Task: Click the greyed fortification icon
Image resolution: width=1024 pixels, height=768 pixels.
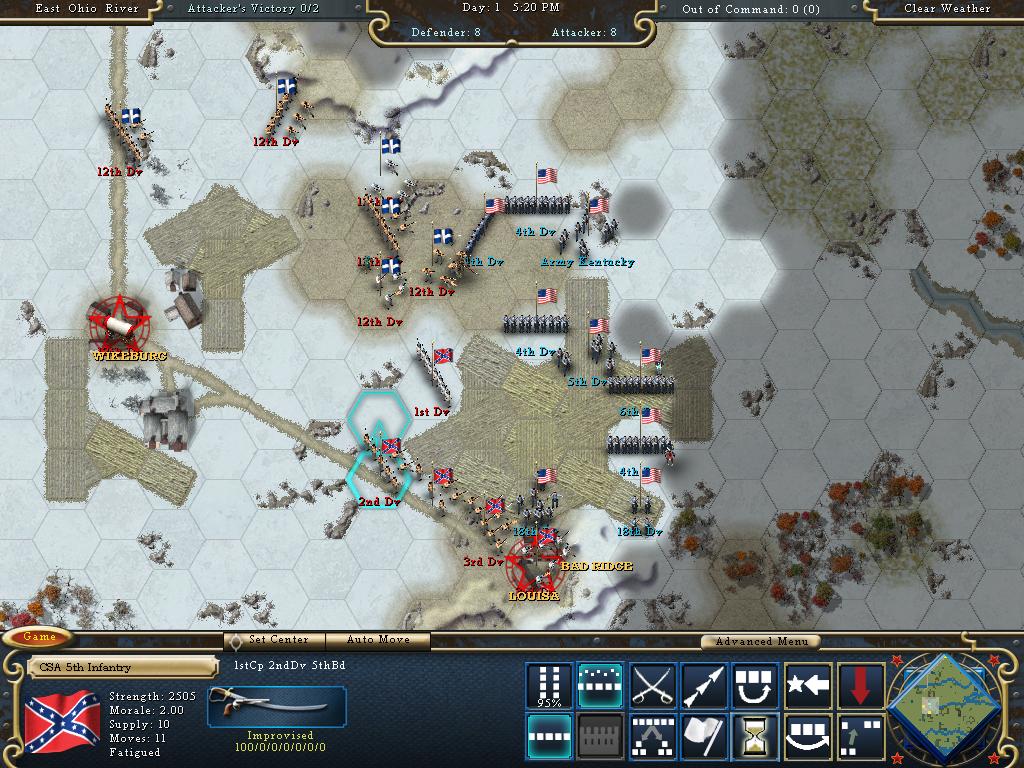Action: (x=601, y=737)
